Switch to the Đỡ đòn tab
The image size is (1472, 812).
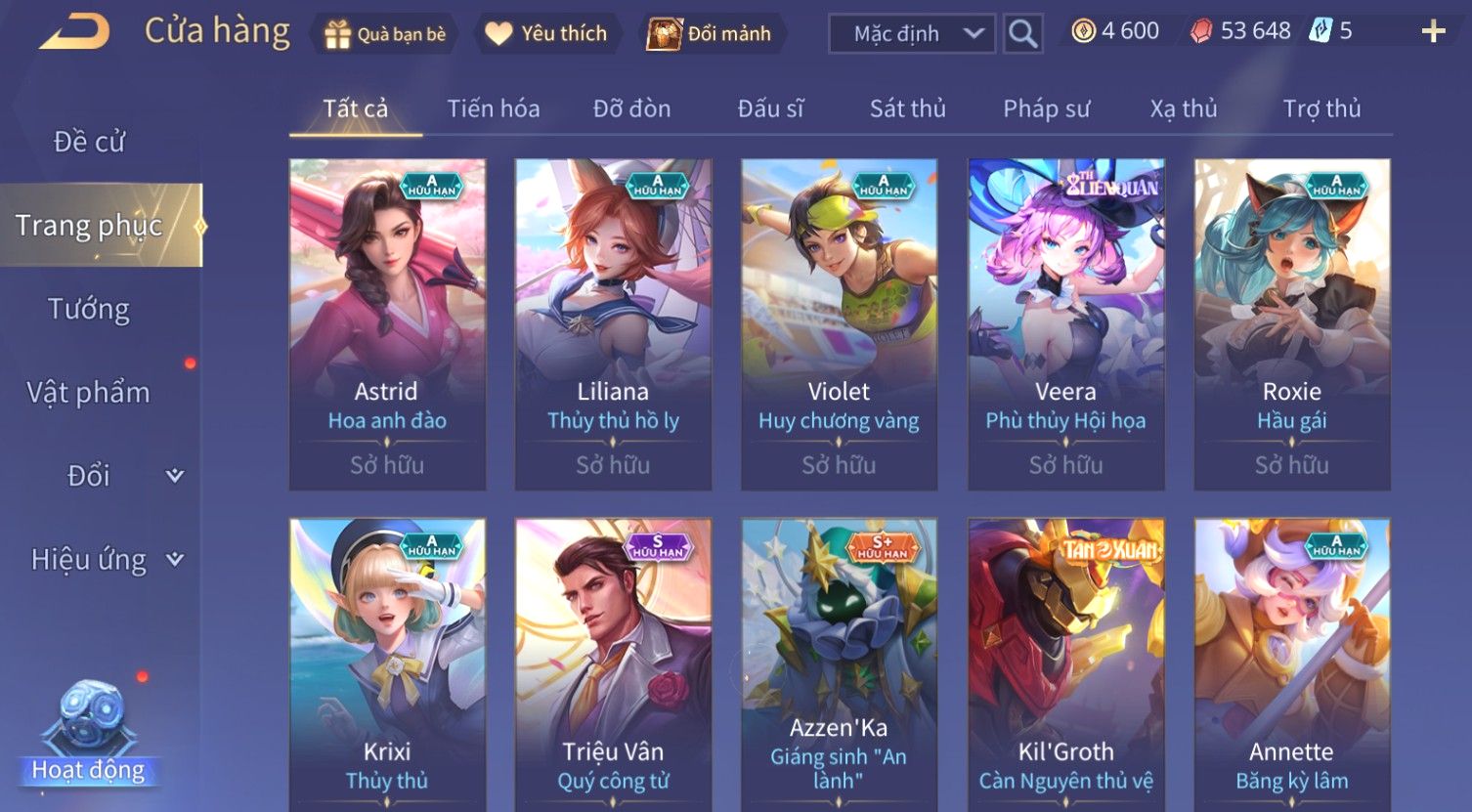click(631, 108)
